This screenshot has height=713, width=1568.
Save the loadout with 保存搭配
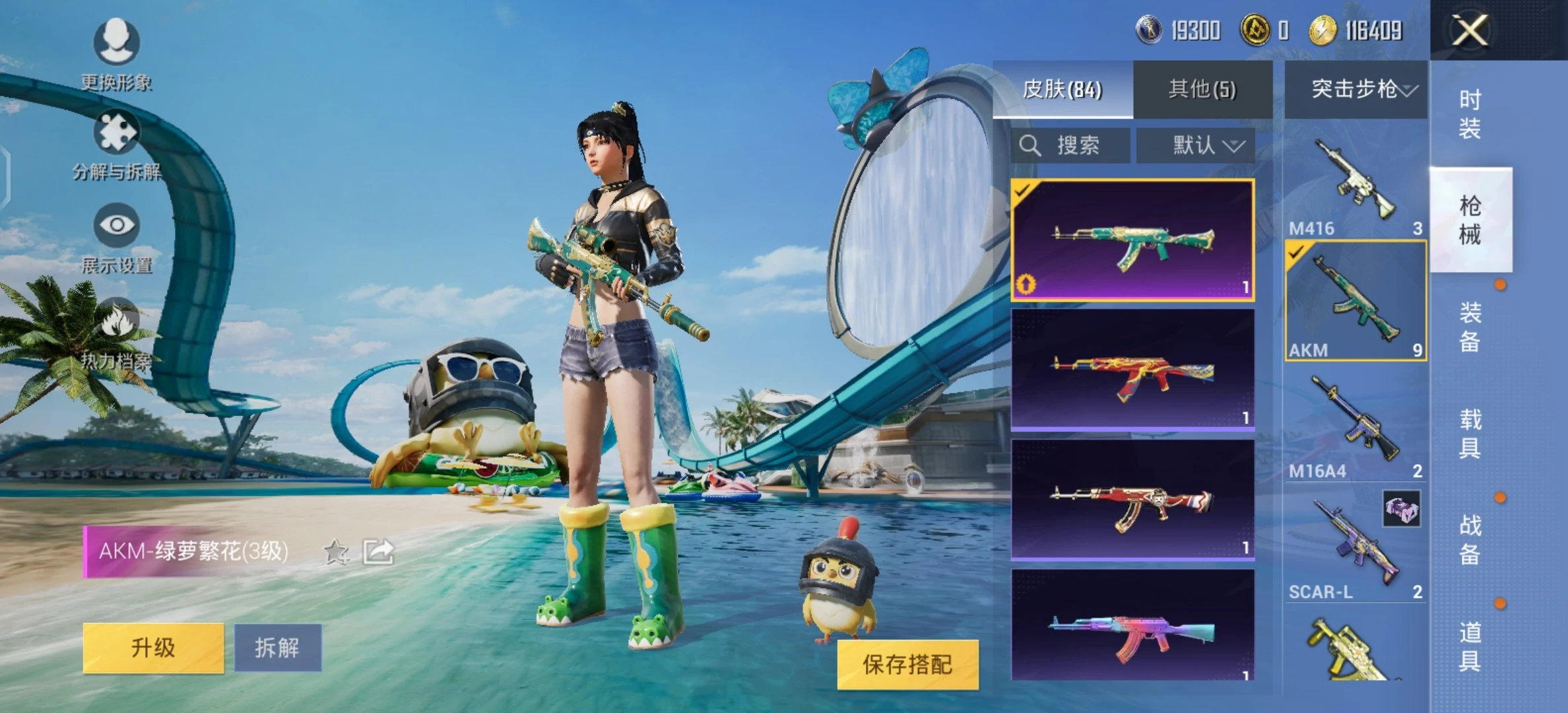(907, 665)
